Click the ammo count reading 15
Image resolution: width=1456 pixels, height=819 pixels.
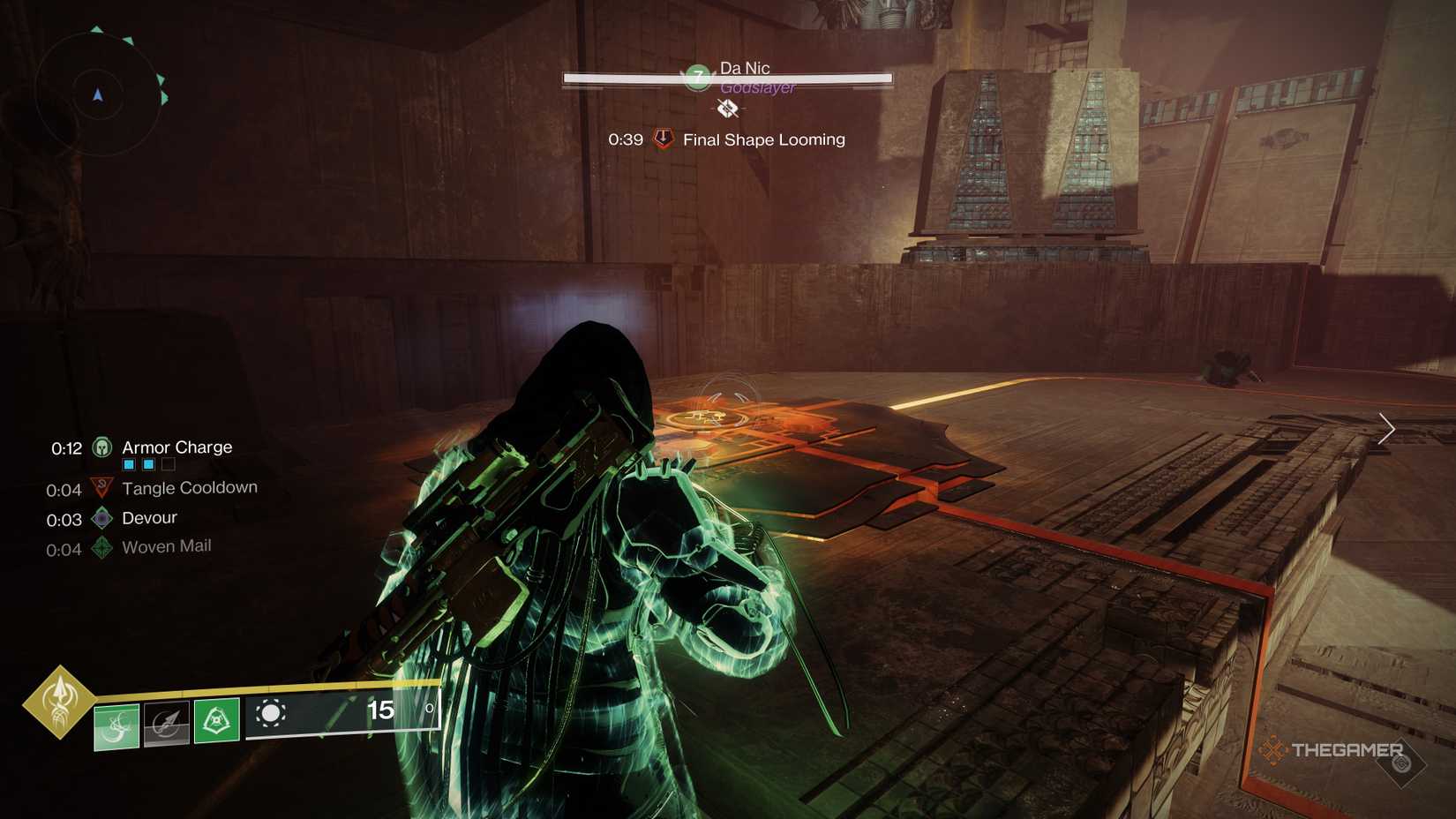(x=379, y=709)
